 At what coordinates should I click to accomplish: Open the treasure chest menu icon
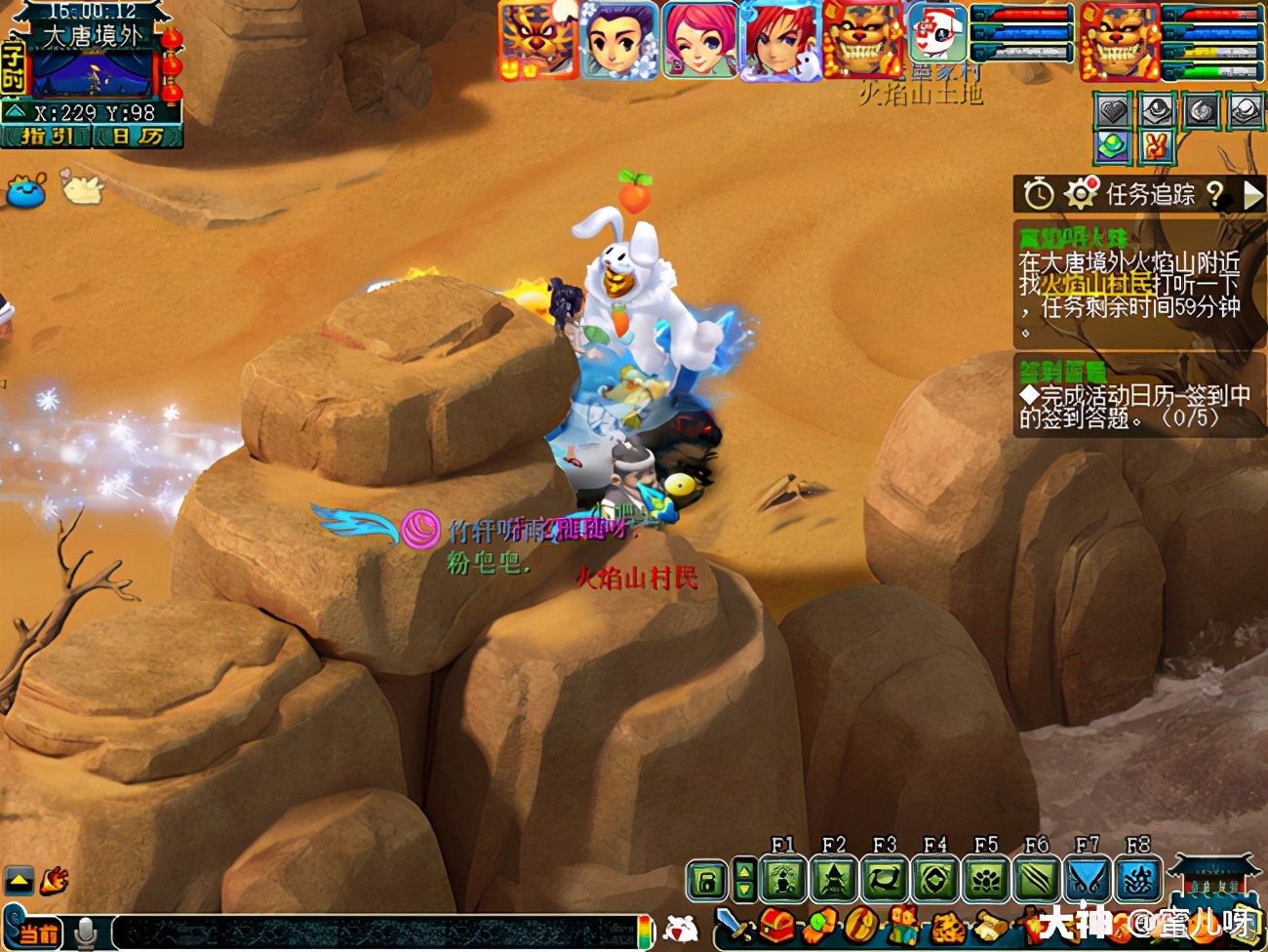(x=777, y=925)
